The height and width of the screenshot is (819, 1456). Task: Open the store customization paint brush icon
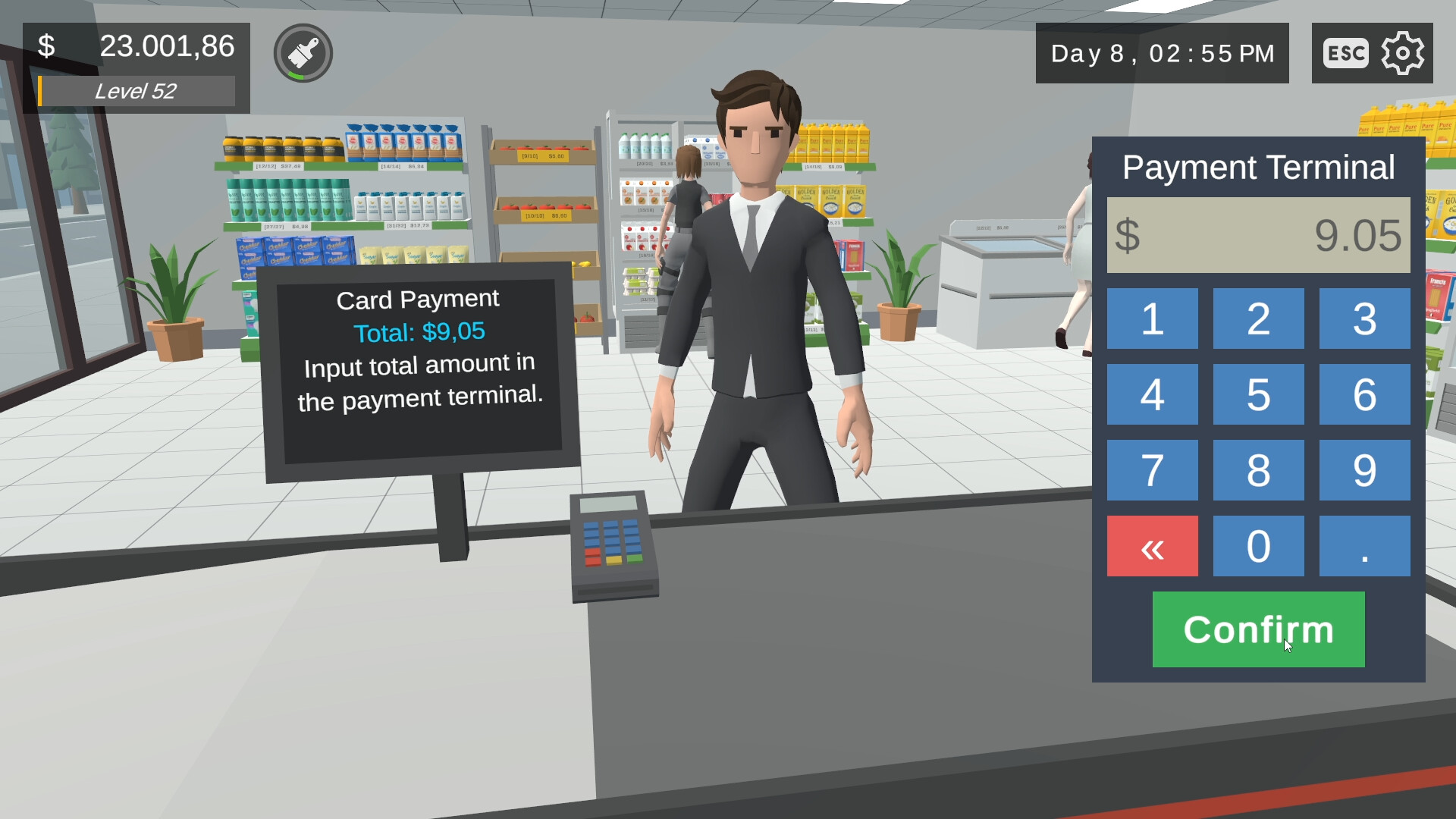[x=302, y=52]
